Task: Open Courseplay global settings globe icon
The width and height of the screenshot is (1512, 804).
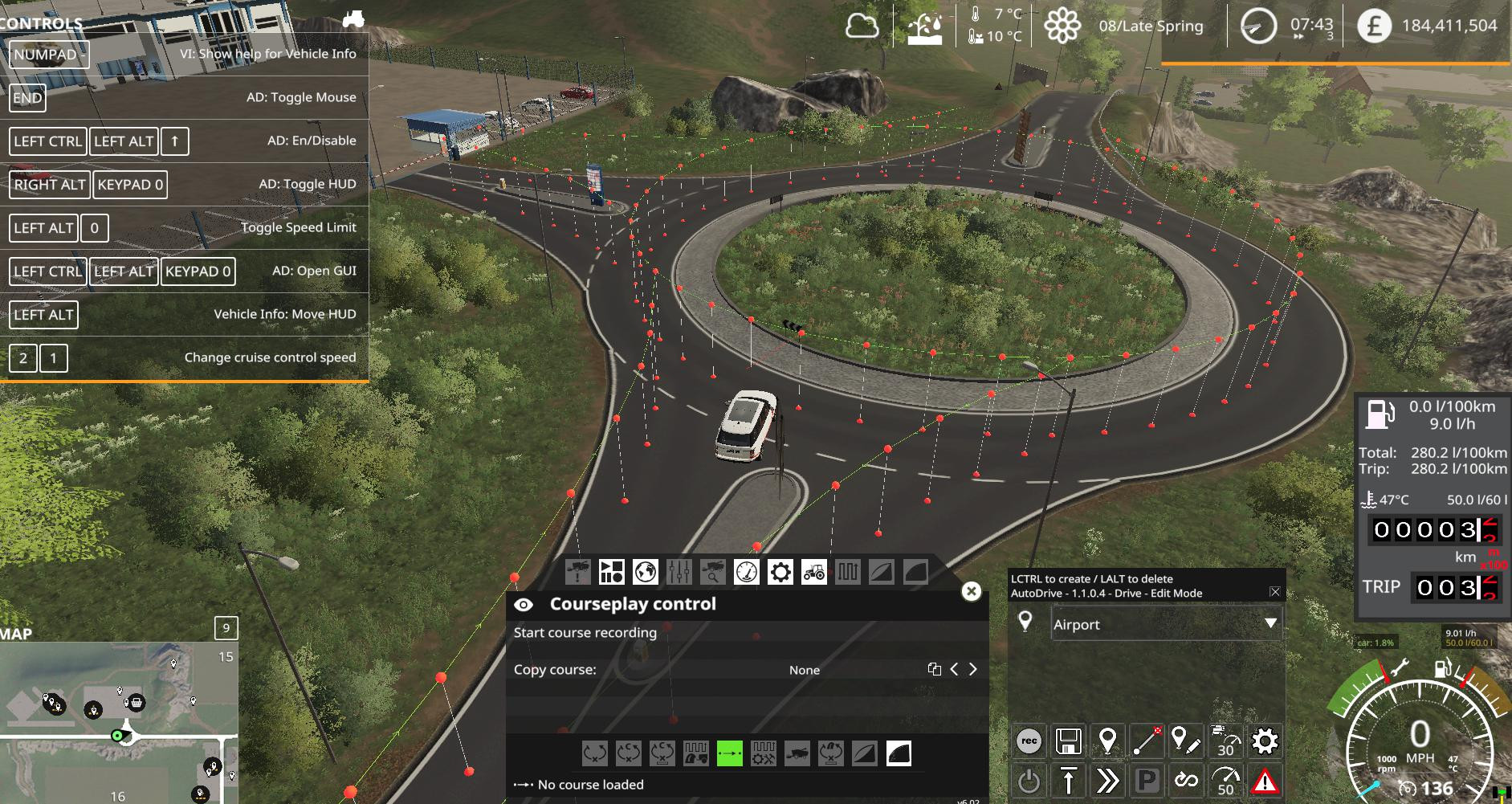Action: click(643, 572)
